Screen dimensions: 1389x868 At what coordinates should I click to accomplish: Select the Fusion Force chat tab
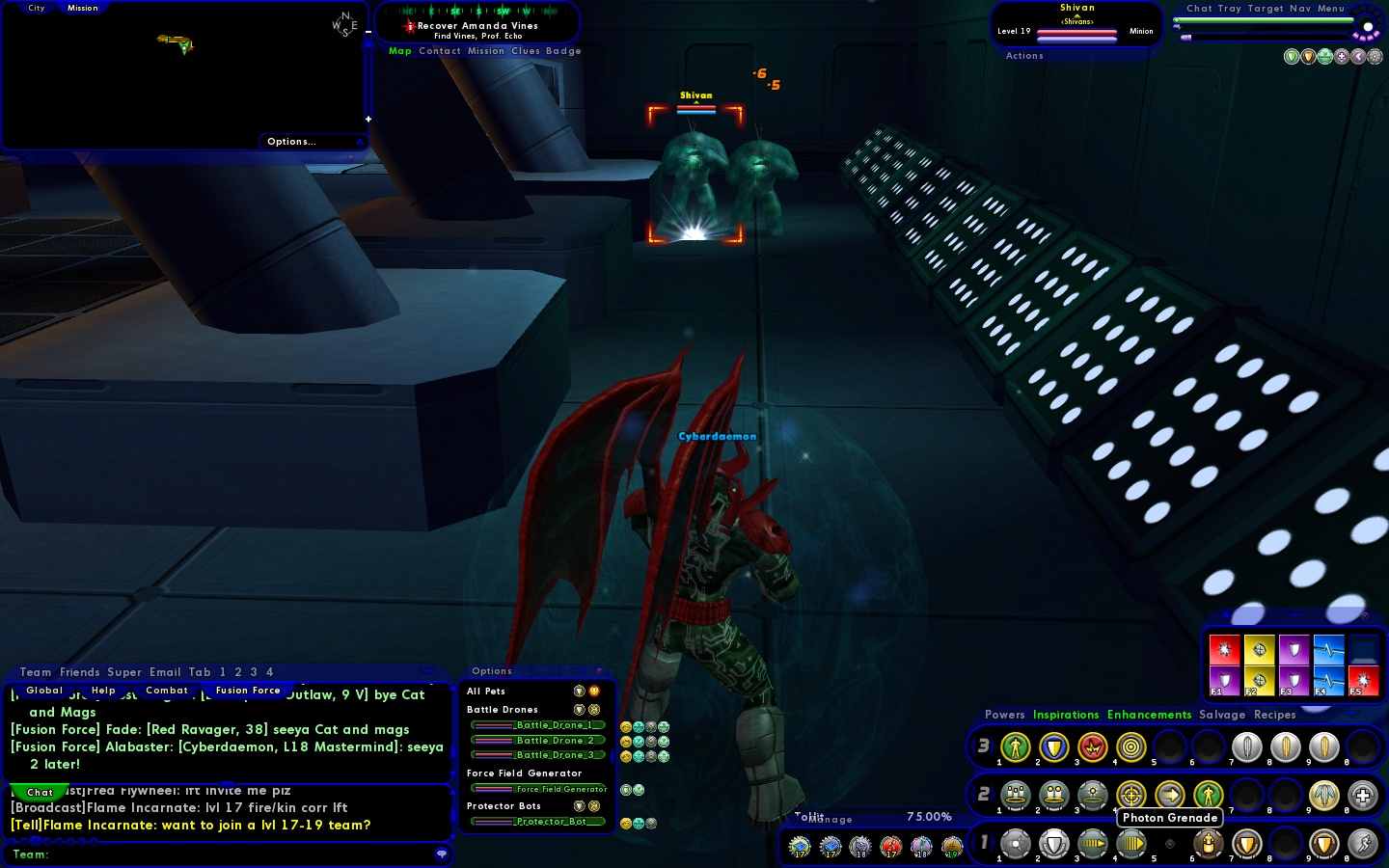(x=248, y=691)
